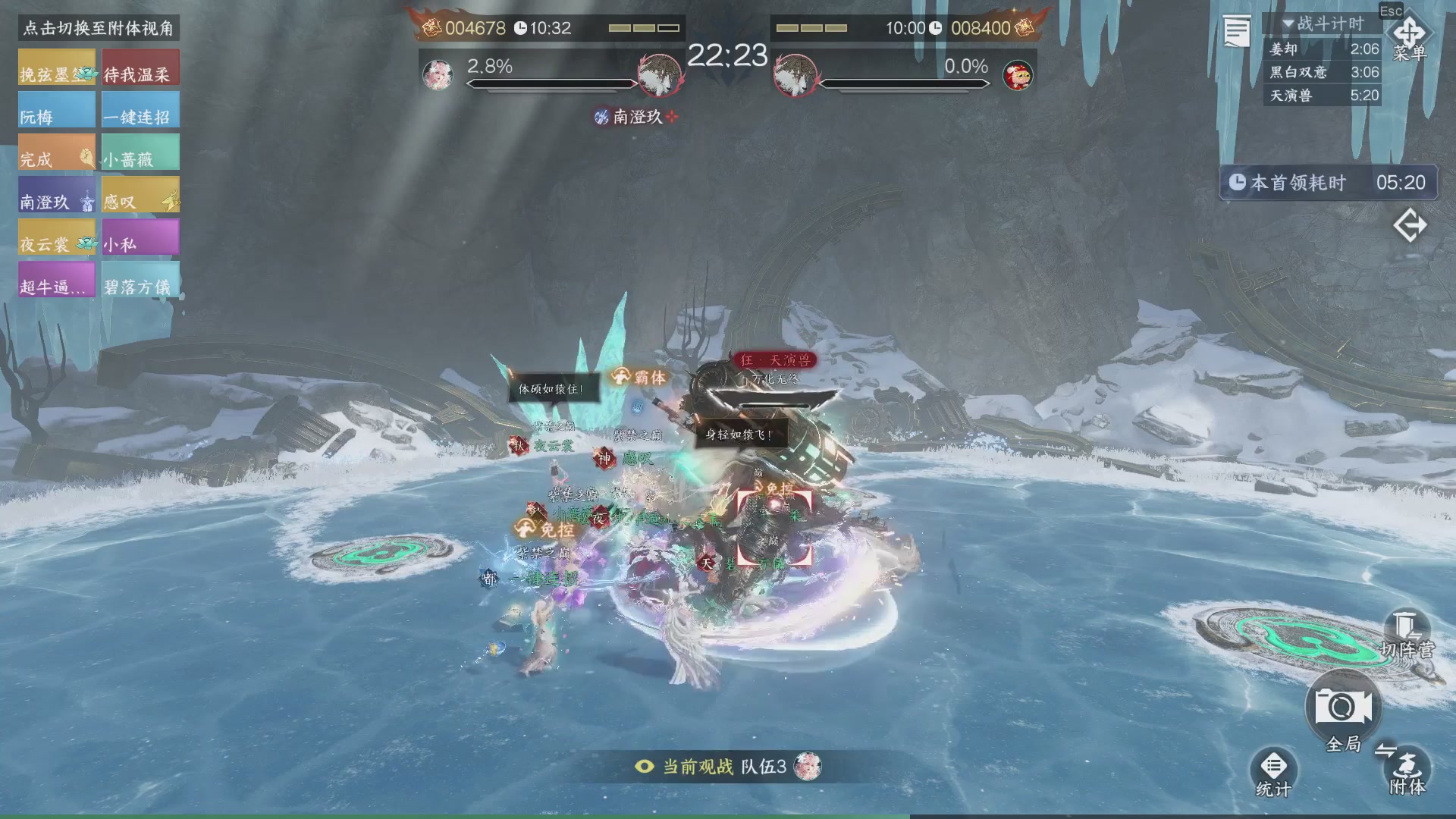Image resolution: width=1456 pixels, height=819 pixels.
Task: Open the scroll log icon
Action: coord(1236,32)
